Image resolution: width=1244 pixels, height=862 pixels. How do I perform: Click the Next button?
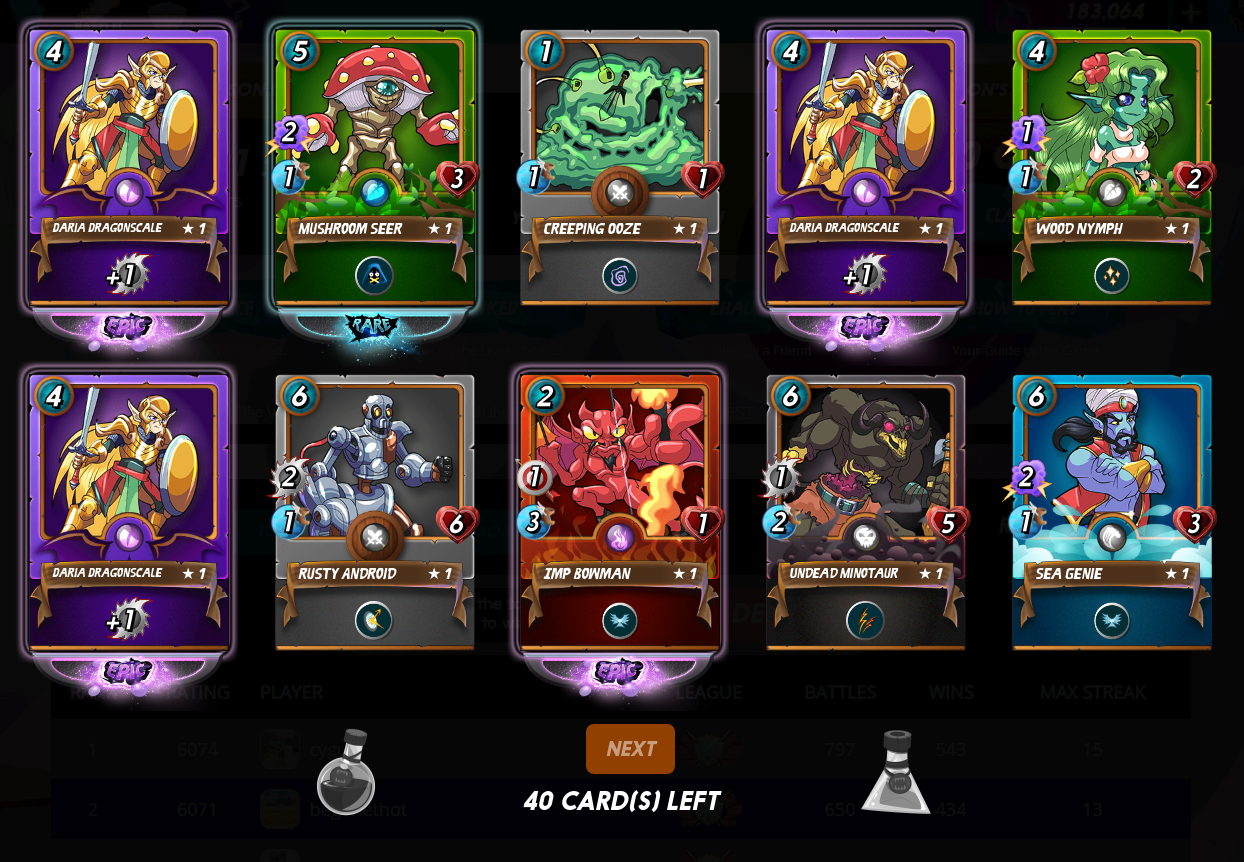630,749
